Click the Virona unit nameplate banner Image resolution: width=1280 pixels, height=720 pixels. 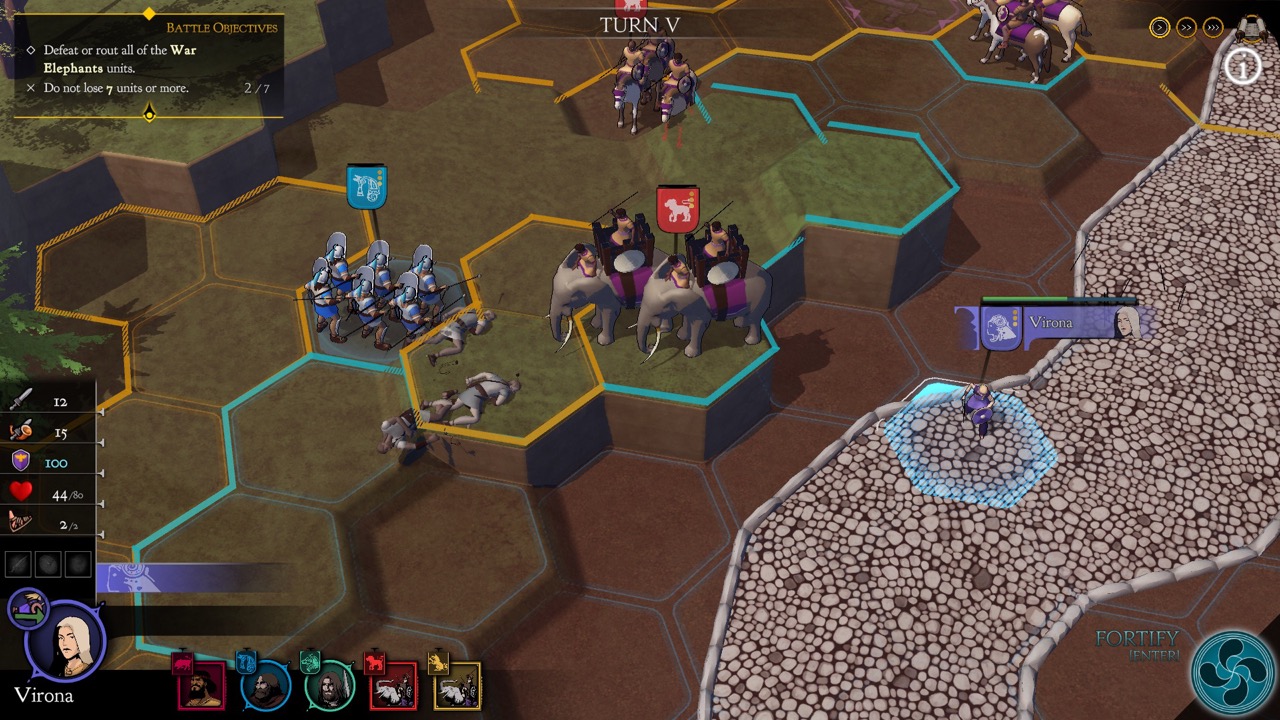[1050, 325]
